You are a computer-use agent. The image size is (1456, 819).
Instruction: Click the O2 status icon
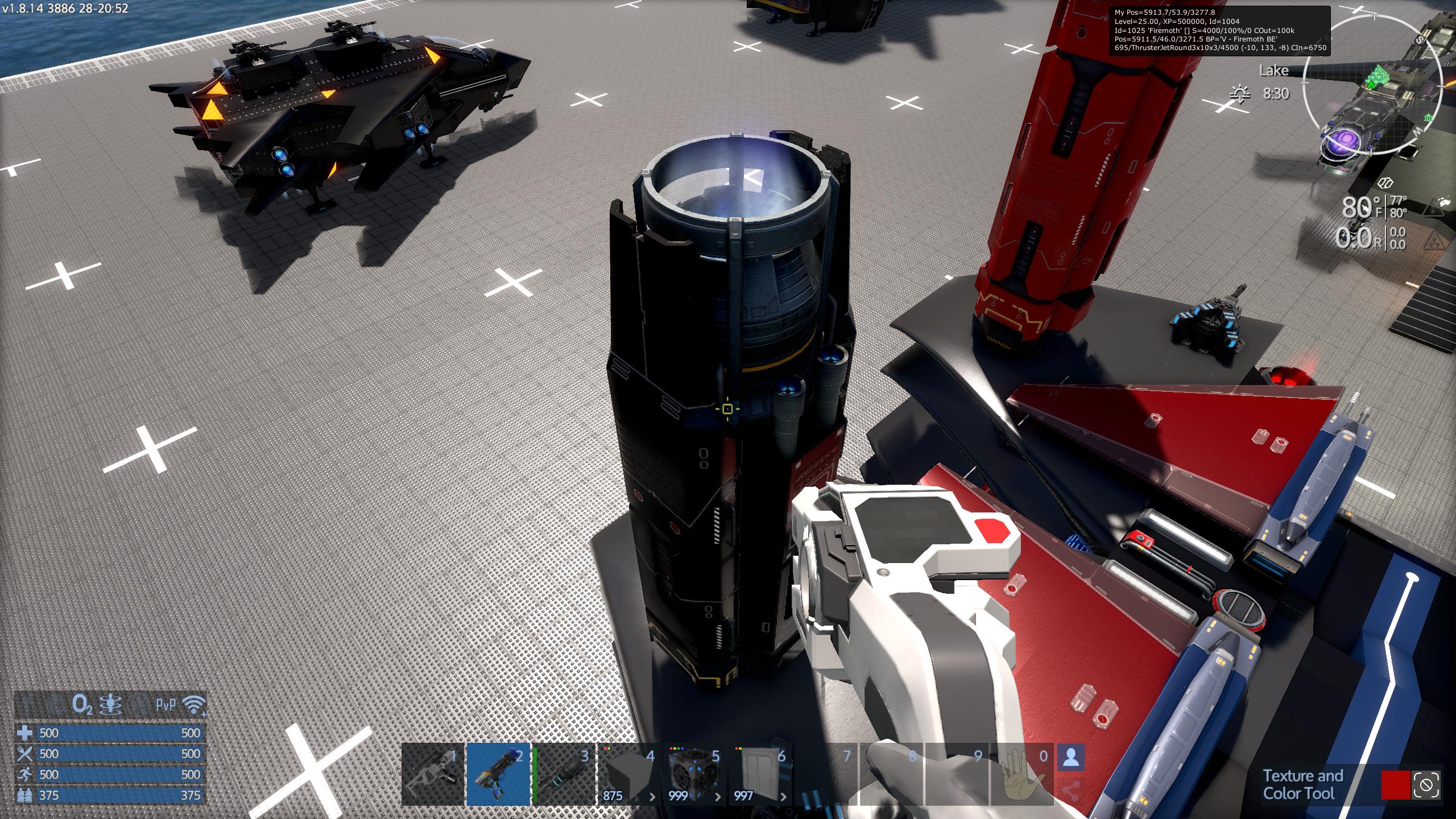tap(82, 705)
